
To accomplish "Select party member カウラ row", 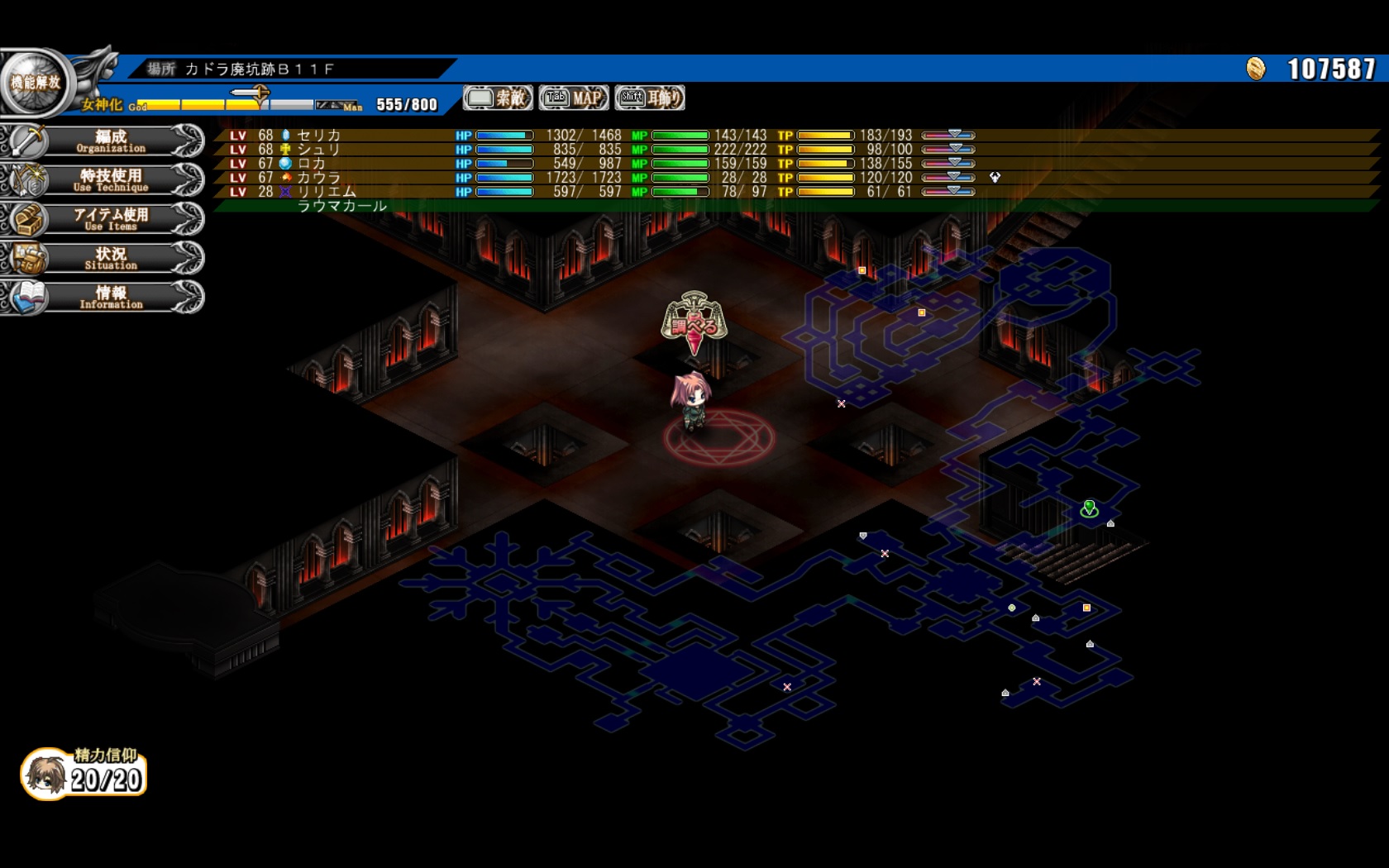I will (x=319, y=178).
